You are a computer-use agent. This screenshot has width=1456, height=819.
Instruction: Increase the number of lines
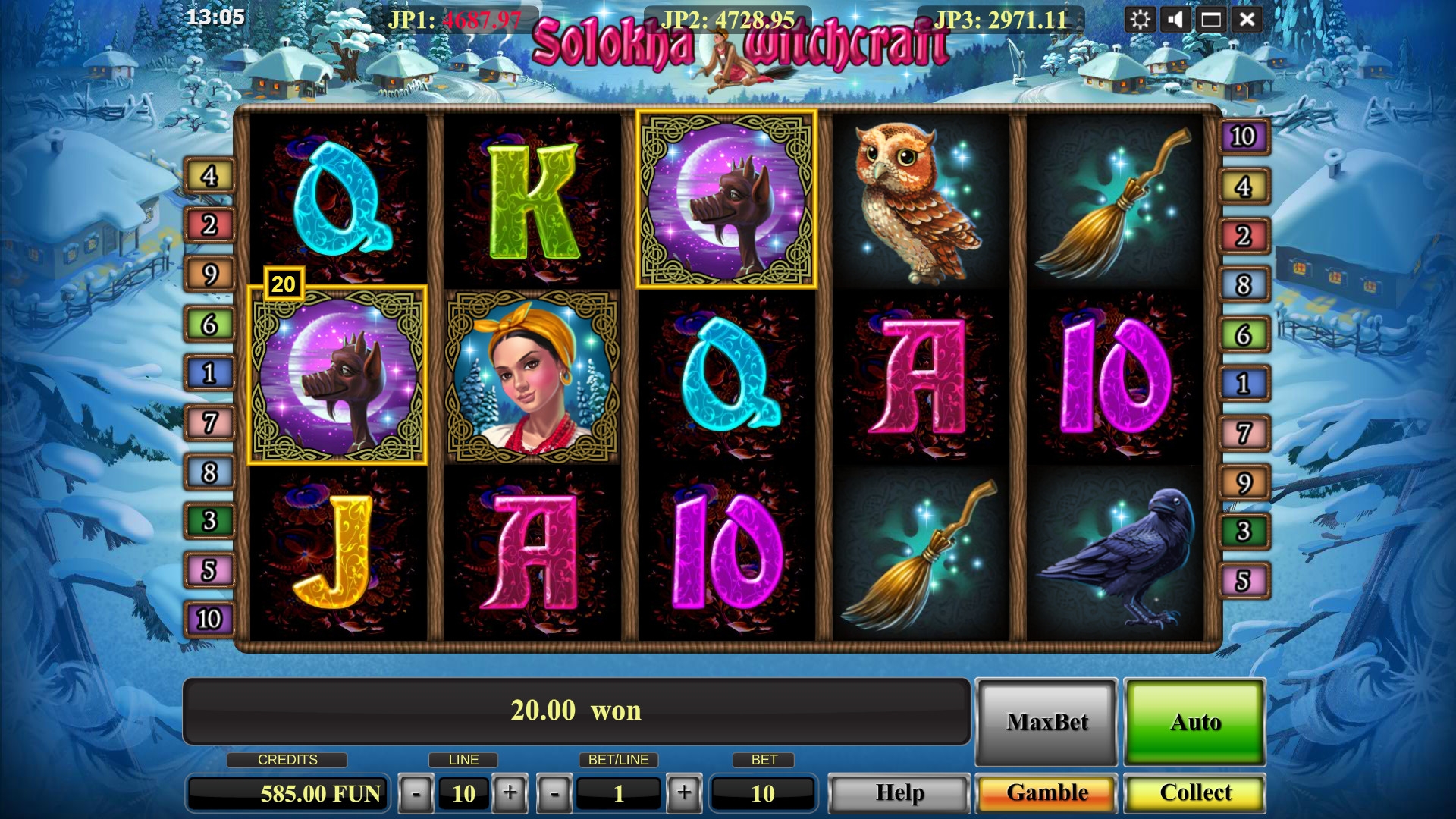pyautogui.click(x=510, y=794)
